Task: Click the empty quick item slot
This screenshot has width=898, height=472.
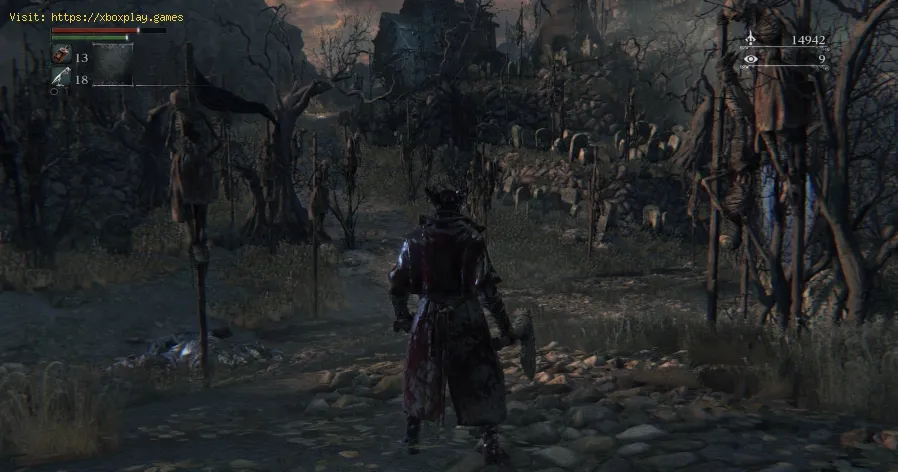Action: point(113,64)
